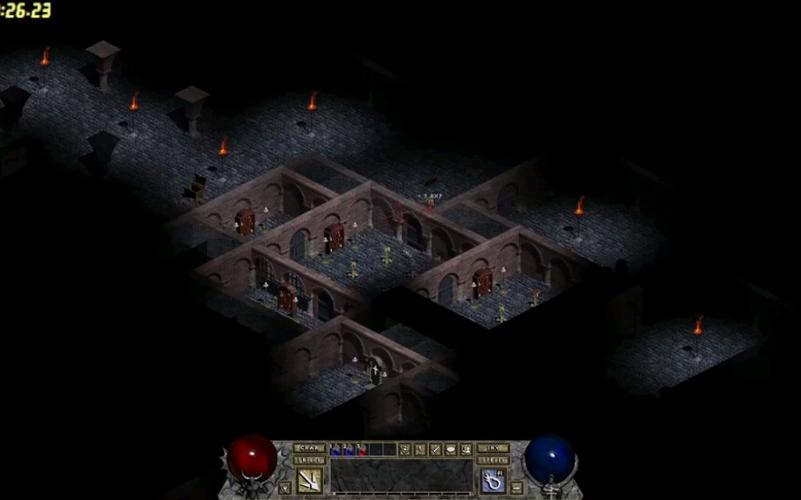Select the left-click attack skill icon
Image resolution: width=801 pixels, height=500 pixels.
309,480
